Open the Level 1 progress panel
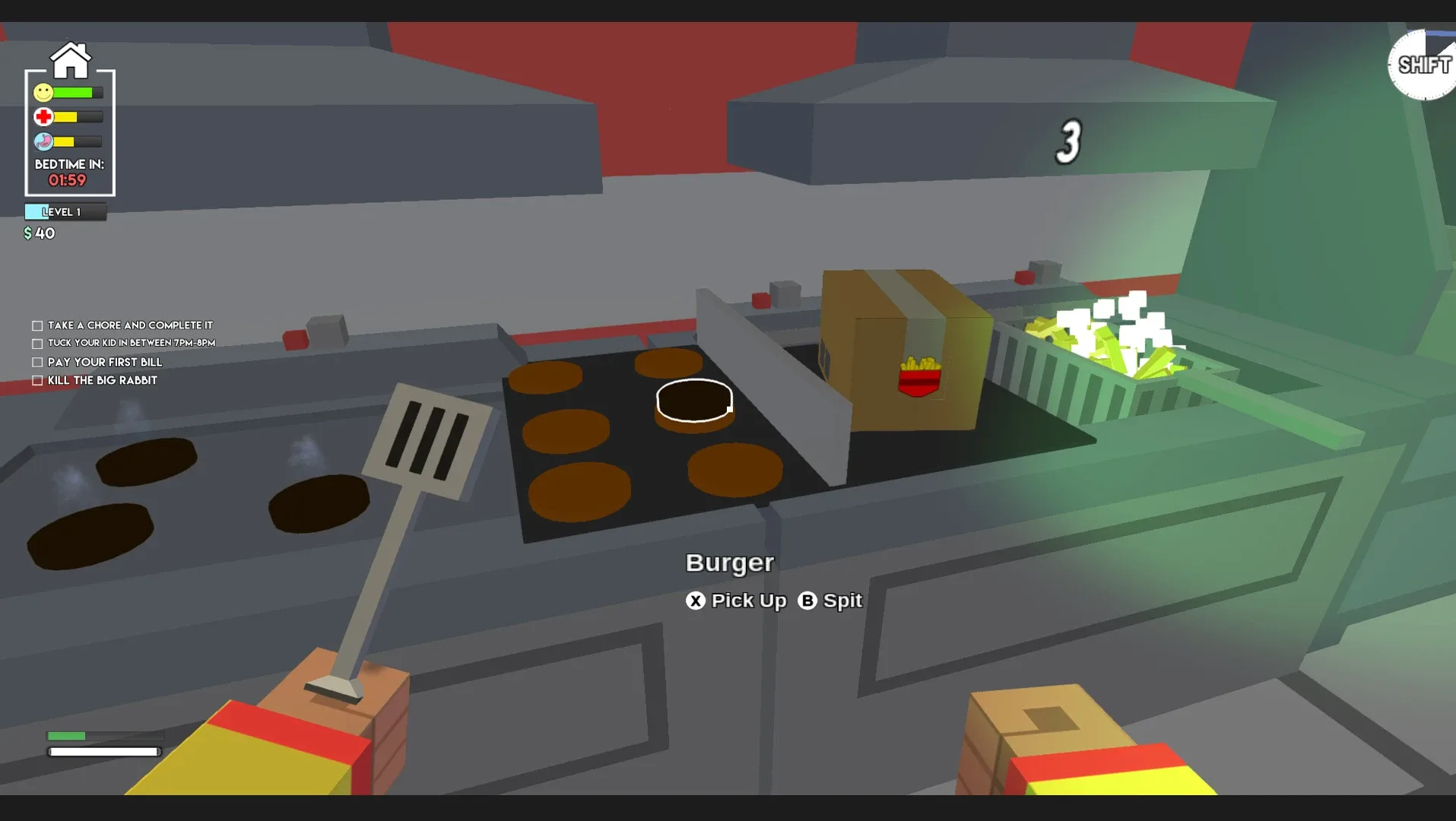 [65, 211]
